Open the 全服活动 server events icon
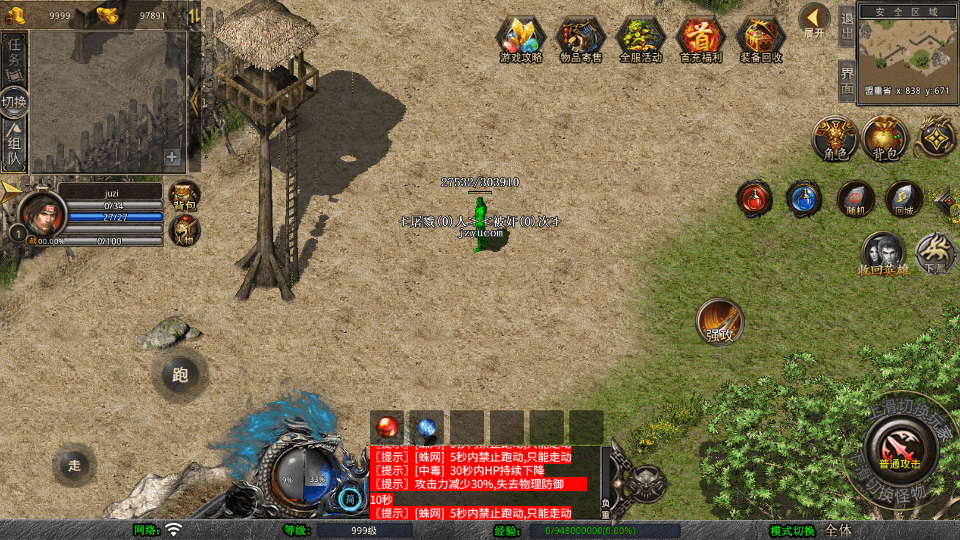960x540 pixels. pyautogui.click(x=640, y=39)
